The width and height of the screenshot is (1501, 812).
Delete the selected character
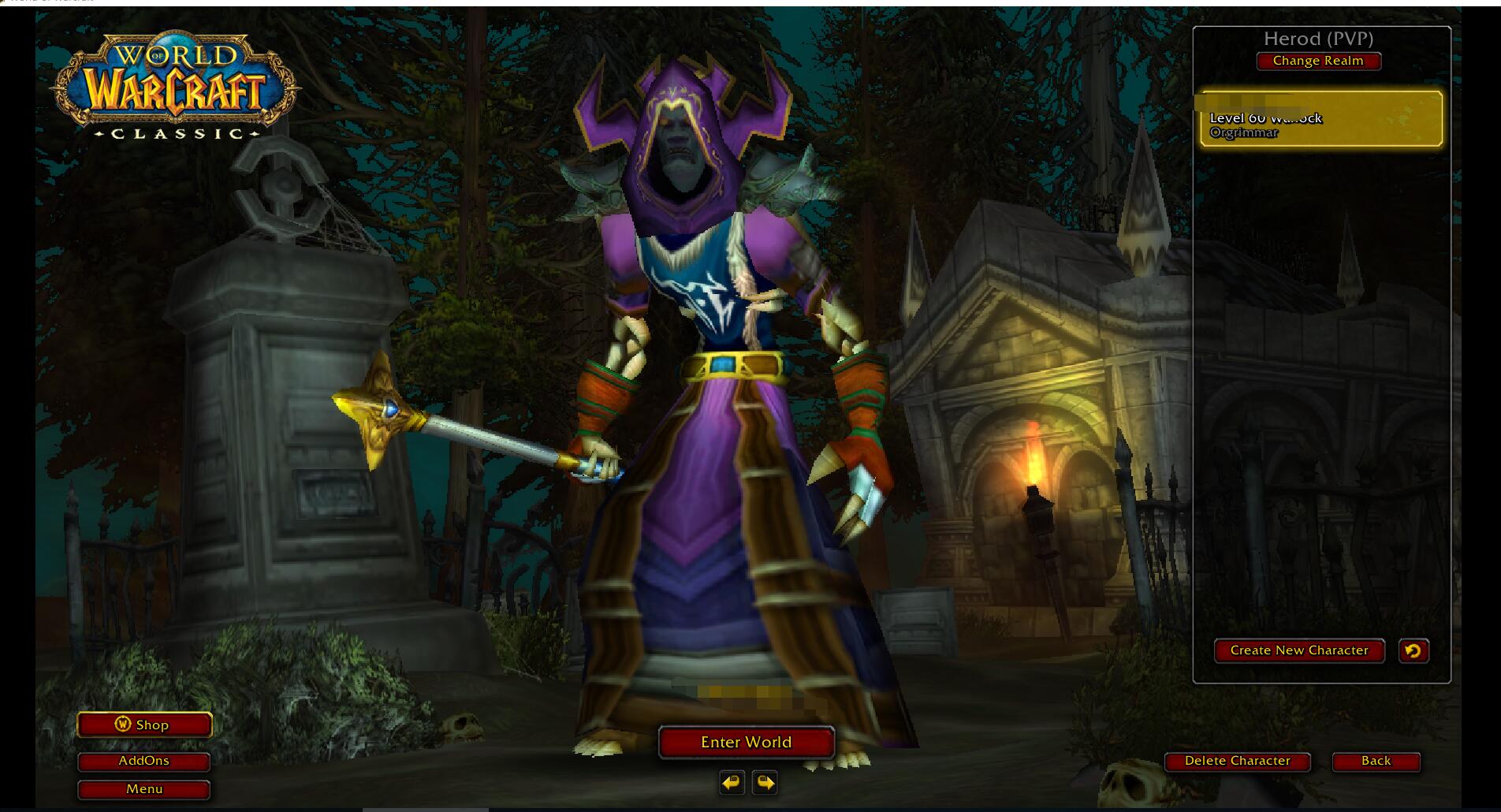(x=1237, y=761)
